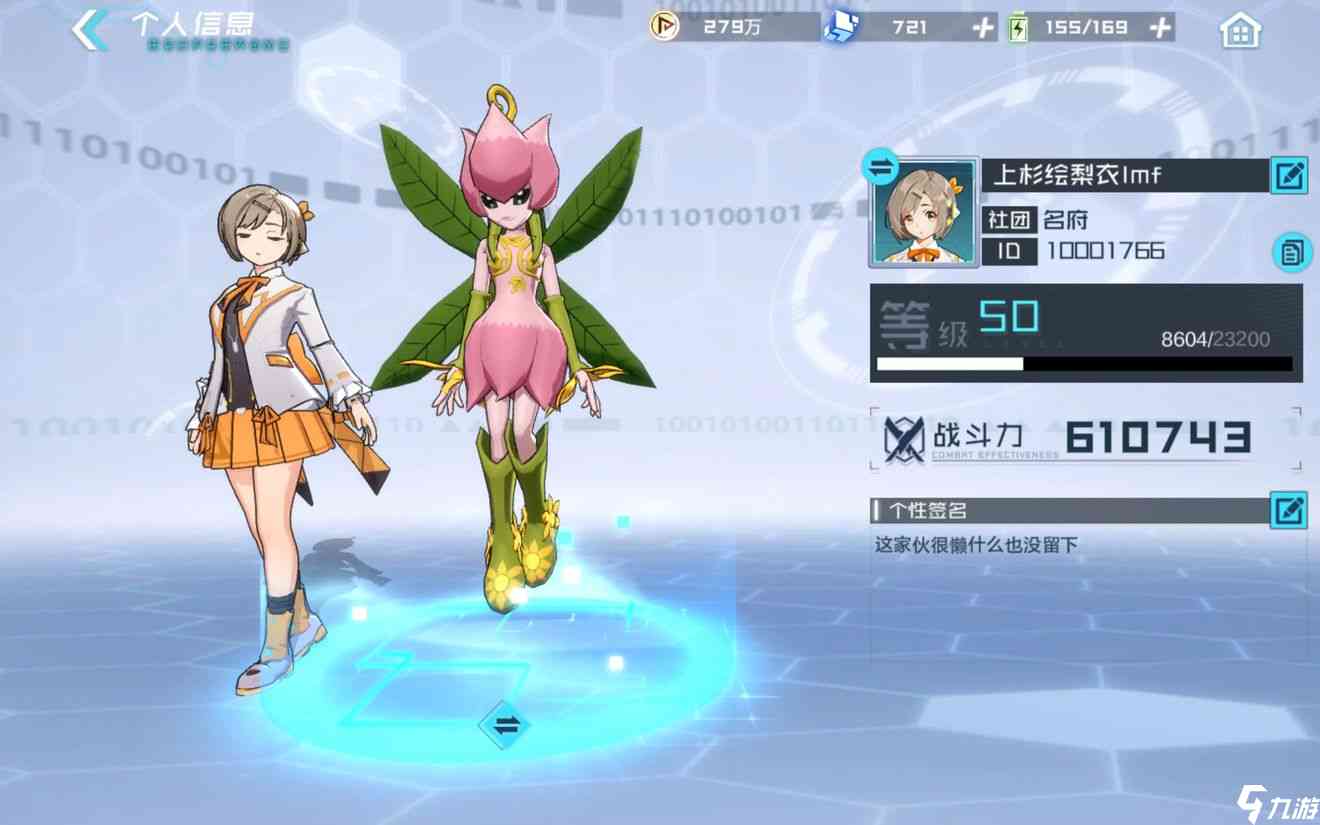Add more battery stamina
1320x825 pixels.
(x=1160, y=28)
